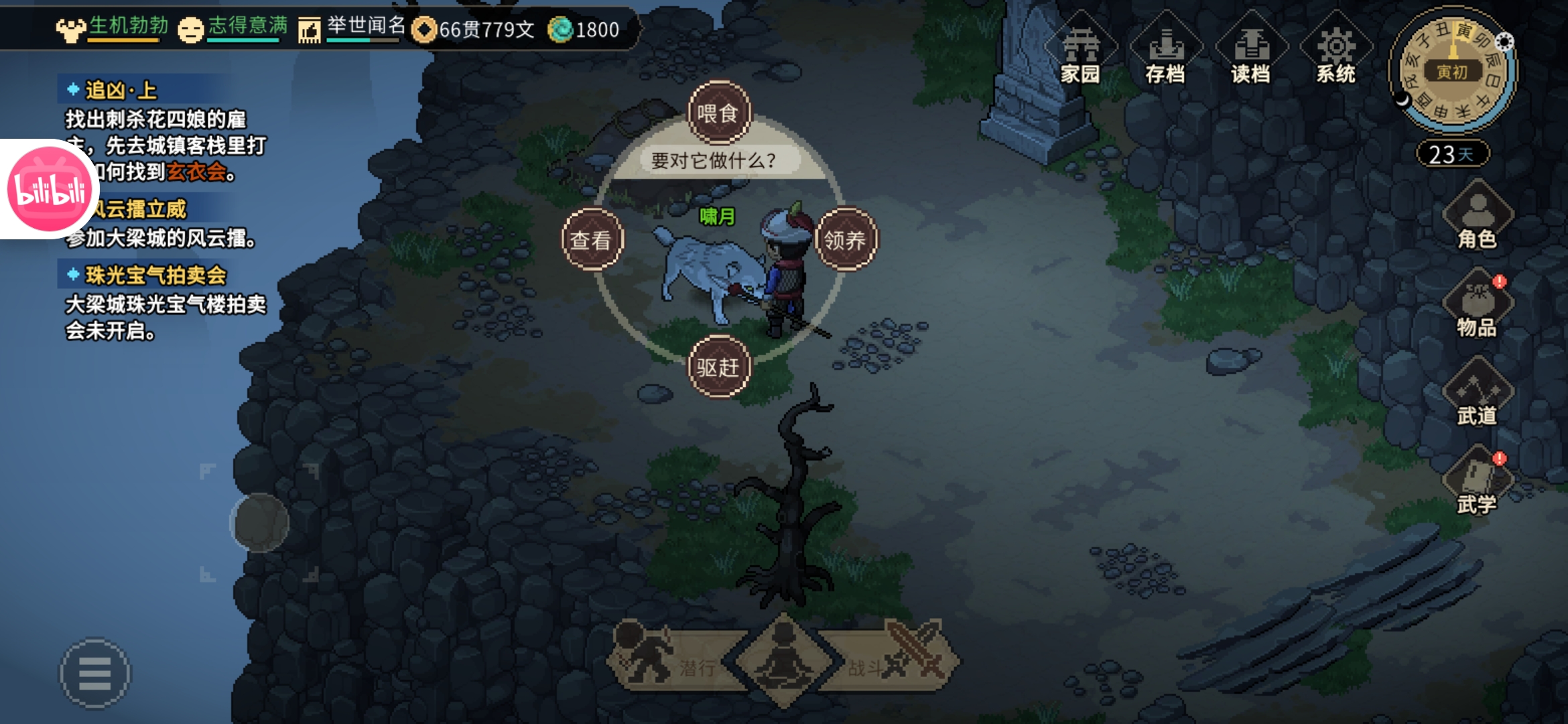Open the 物品 inventory bag
The width and height of the screenshot is (1568, 724).
(x=1477, y=305)
